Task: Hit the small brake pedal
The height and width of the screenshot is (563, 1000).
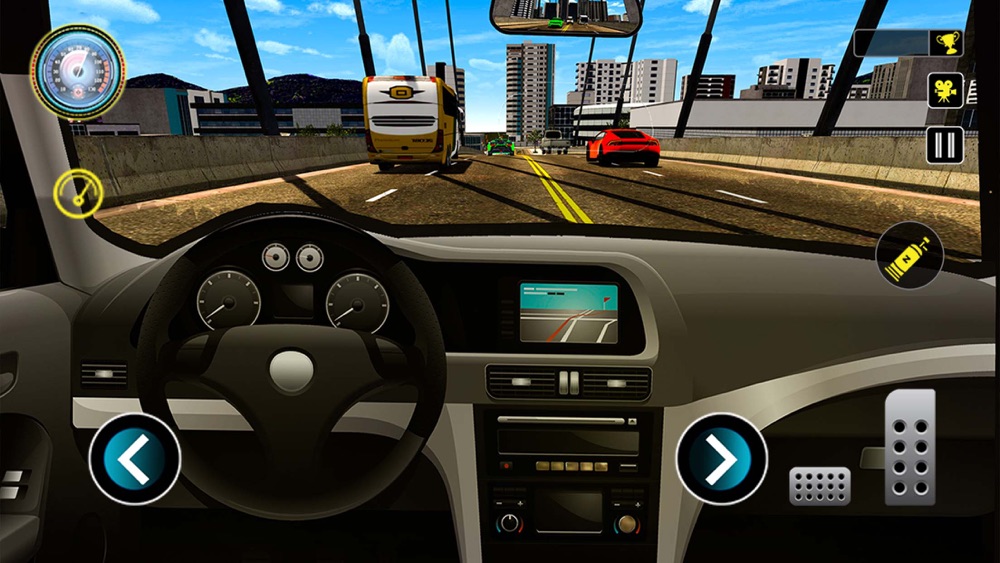Action: pos(820,485)
